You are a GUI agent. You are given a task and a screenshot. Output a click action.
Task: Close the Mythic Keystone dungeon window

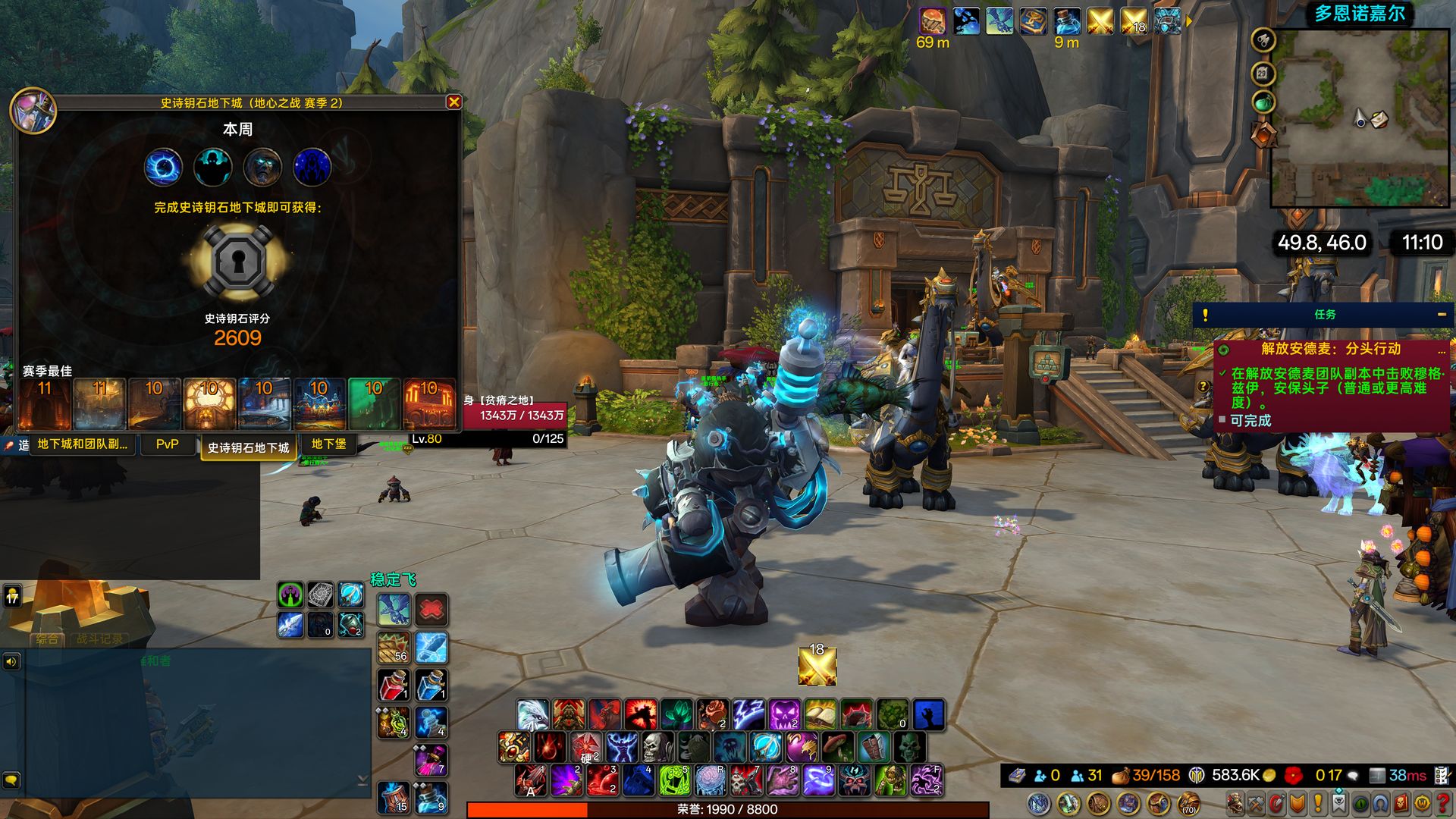tap(453, 102)
